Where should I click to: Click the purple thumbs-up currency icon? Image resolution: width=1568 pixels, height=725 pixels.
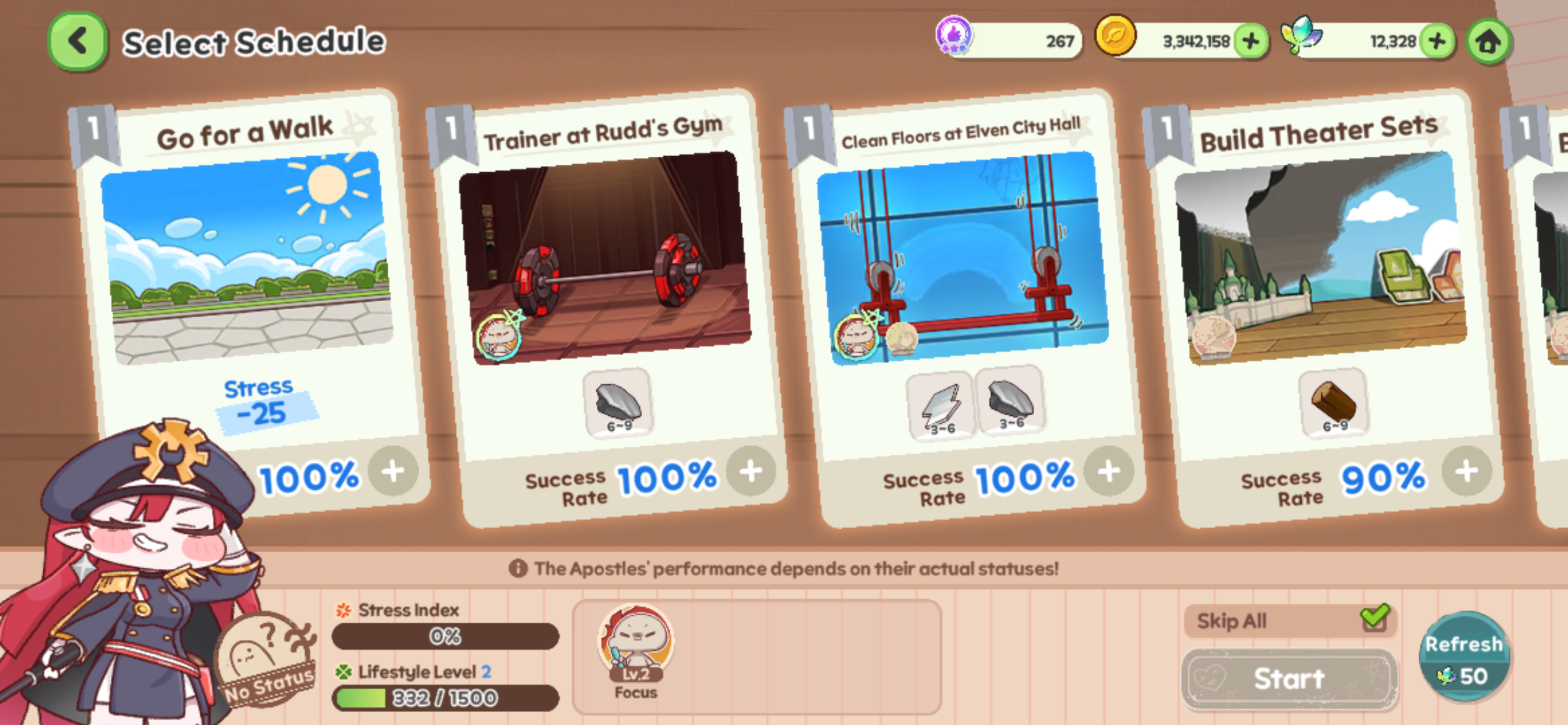point(954,35)
